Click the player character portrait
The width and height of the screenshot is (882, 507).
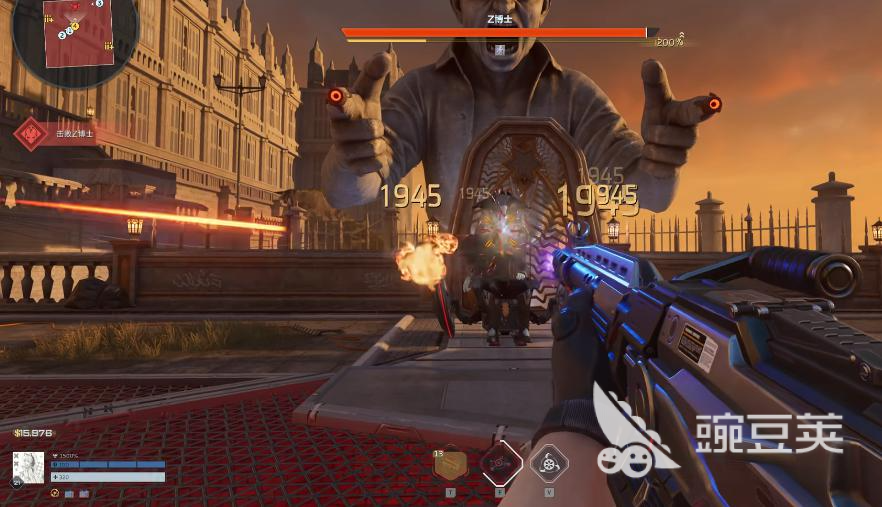click(28, 468)
